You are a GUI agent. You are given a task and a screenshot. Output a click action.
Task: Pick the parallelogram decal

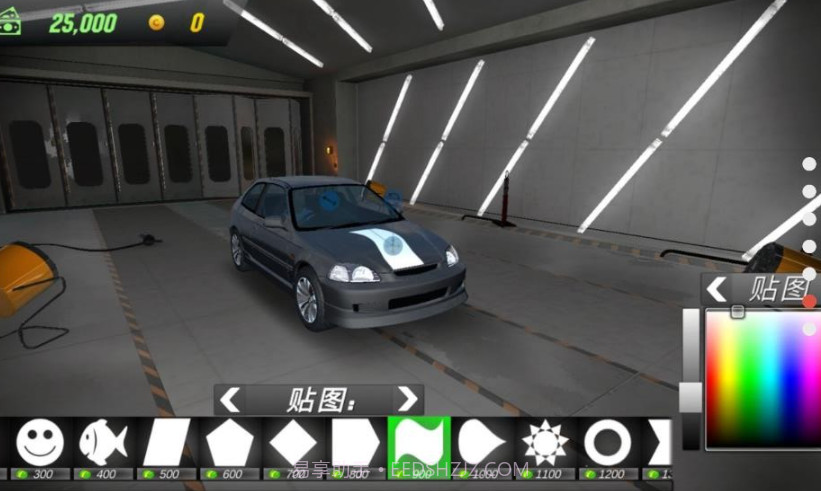167,442
